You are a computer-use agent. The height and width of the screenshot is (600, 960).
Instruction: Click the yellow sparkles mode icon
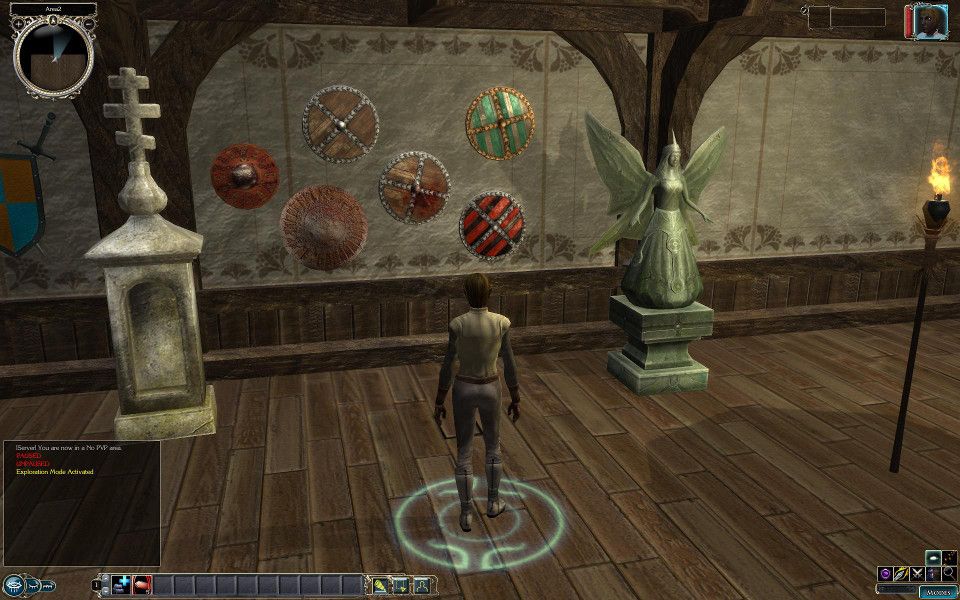[948, 557]
